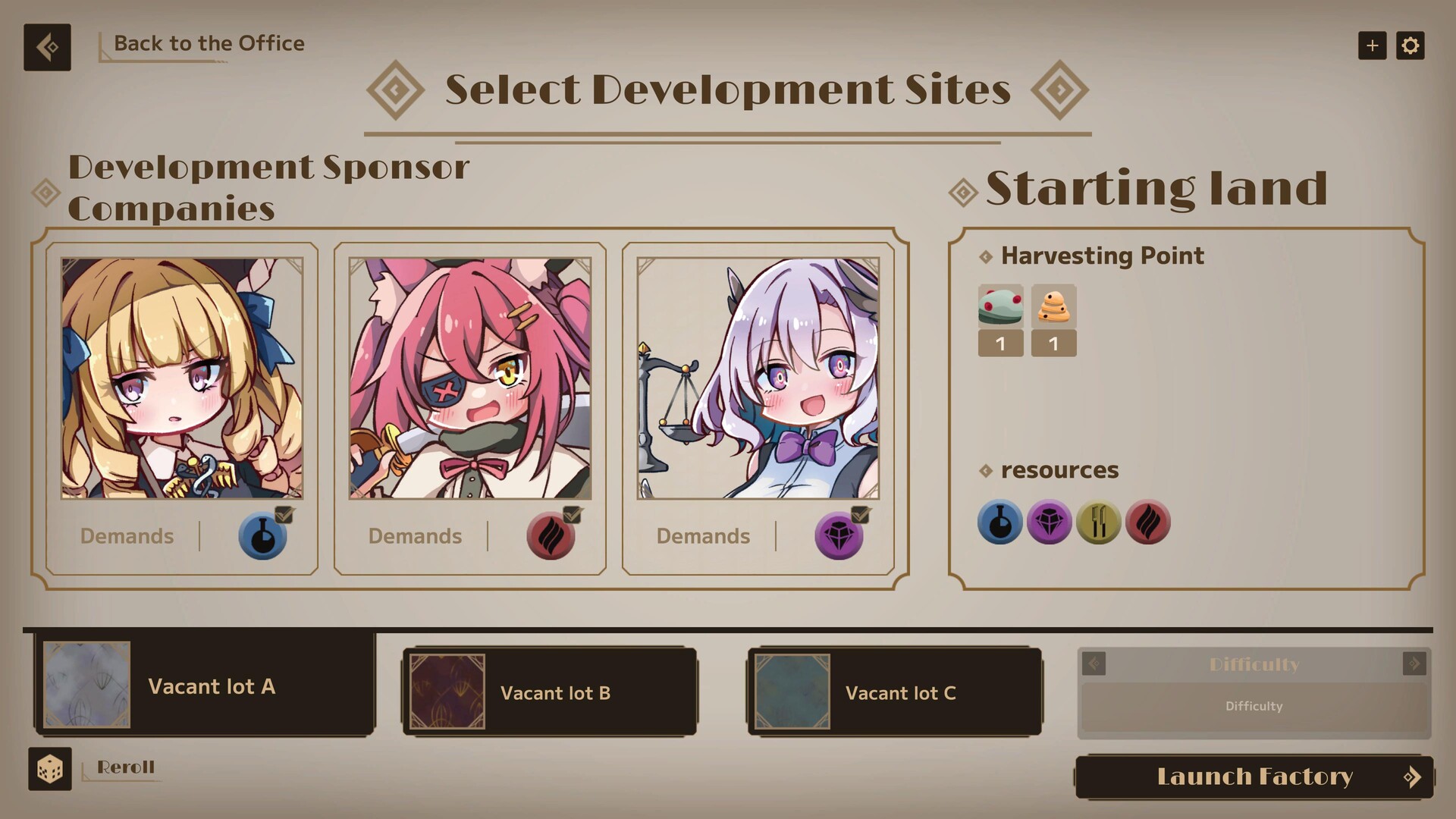
Task: Switch to Vacant lot B
Action: pyautogui.click(x=550, y=692)
